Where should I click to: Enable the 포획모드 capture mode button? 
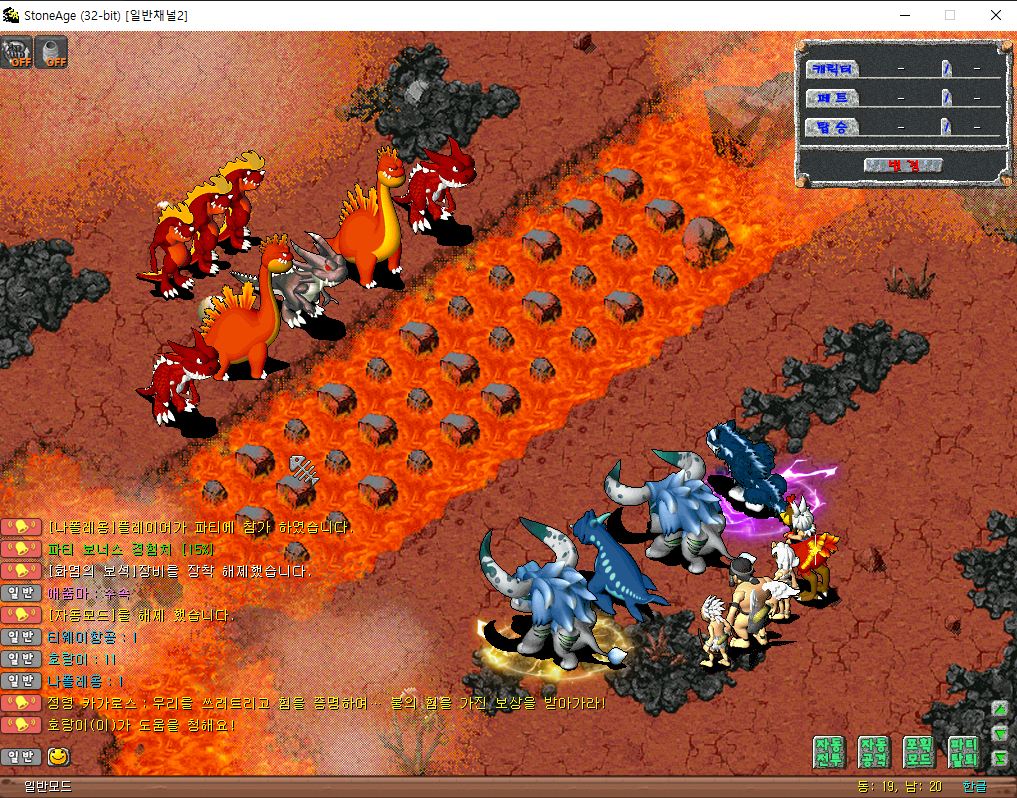[918, 752]
